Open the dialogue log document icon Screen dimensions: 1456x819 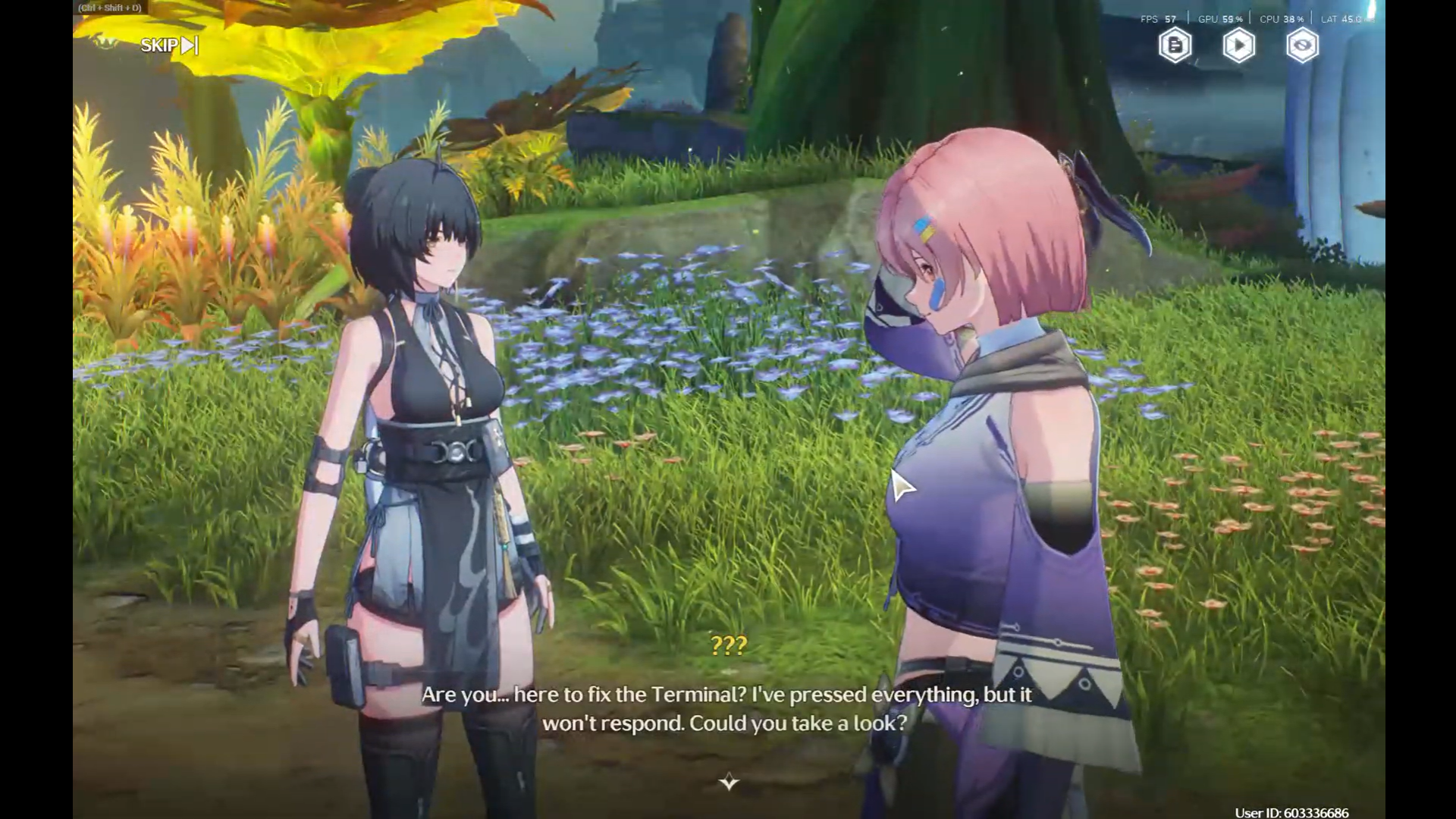tap(1175, 45)
